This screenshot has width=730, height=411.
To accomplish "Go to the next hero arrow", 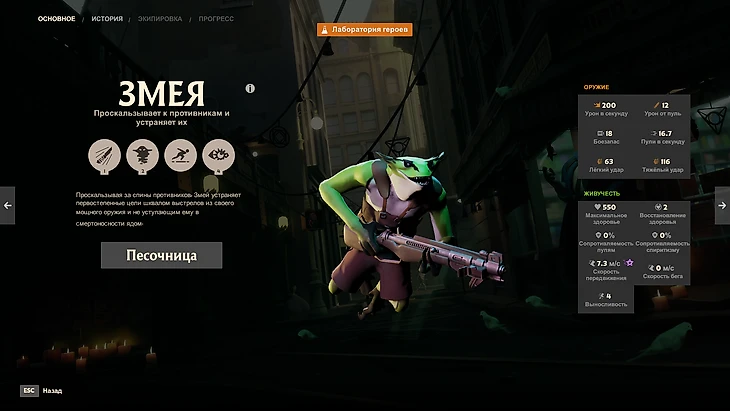I will (722, 205).
